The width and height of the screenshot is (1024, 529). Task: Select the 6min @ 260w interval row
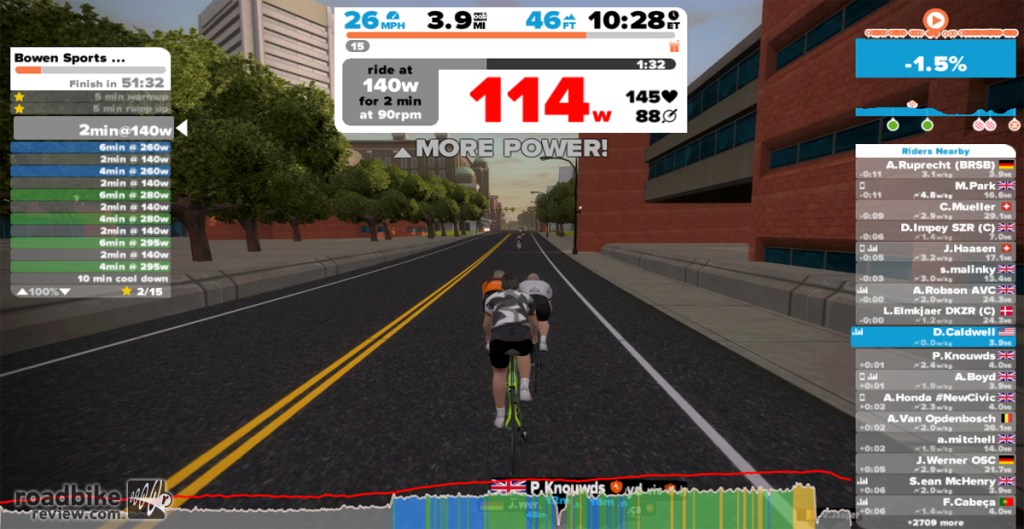[x=92, y=147]
